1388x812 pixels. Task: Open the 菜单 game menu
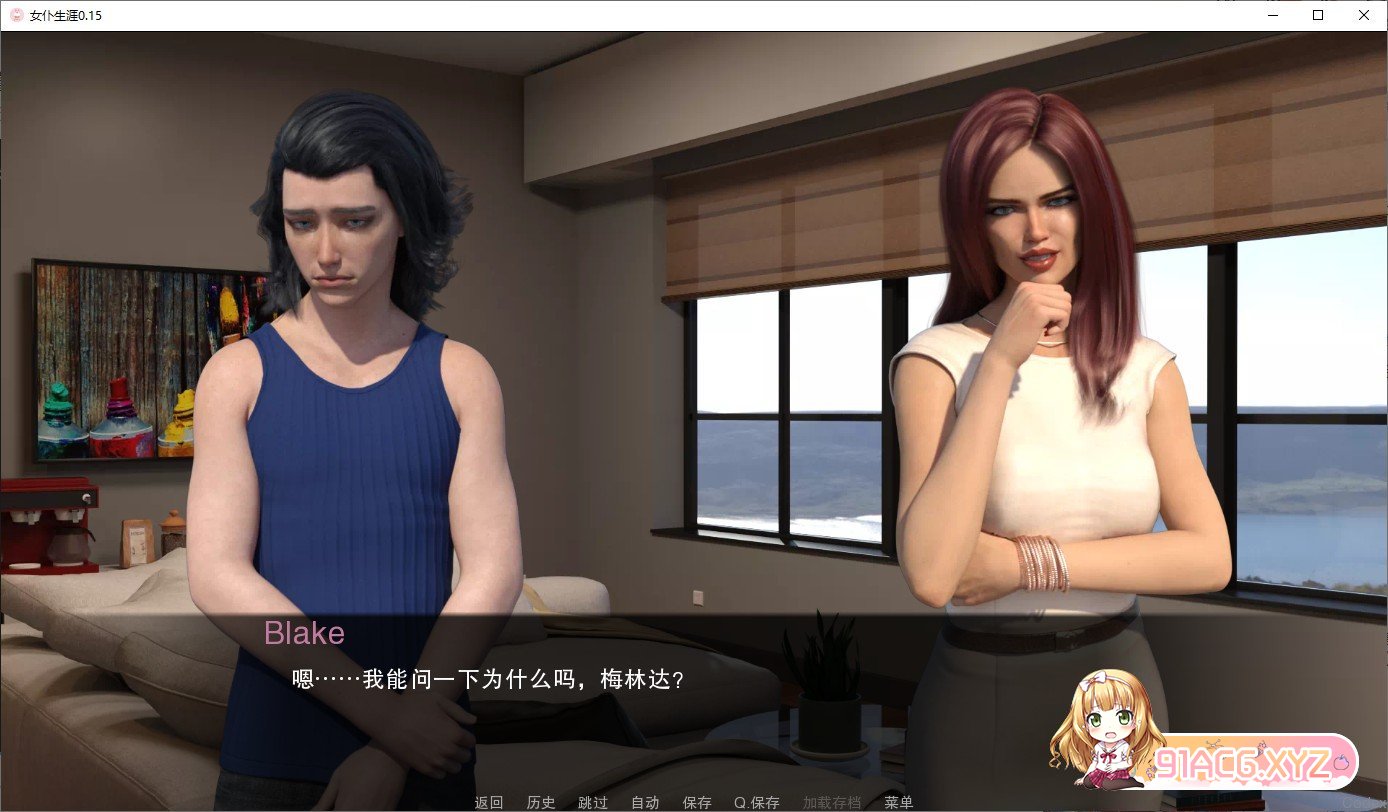pos(899,802)
